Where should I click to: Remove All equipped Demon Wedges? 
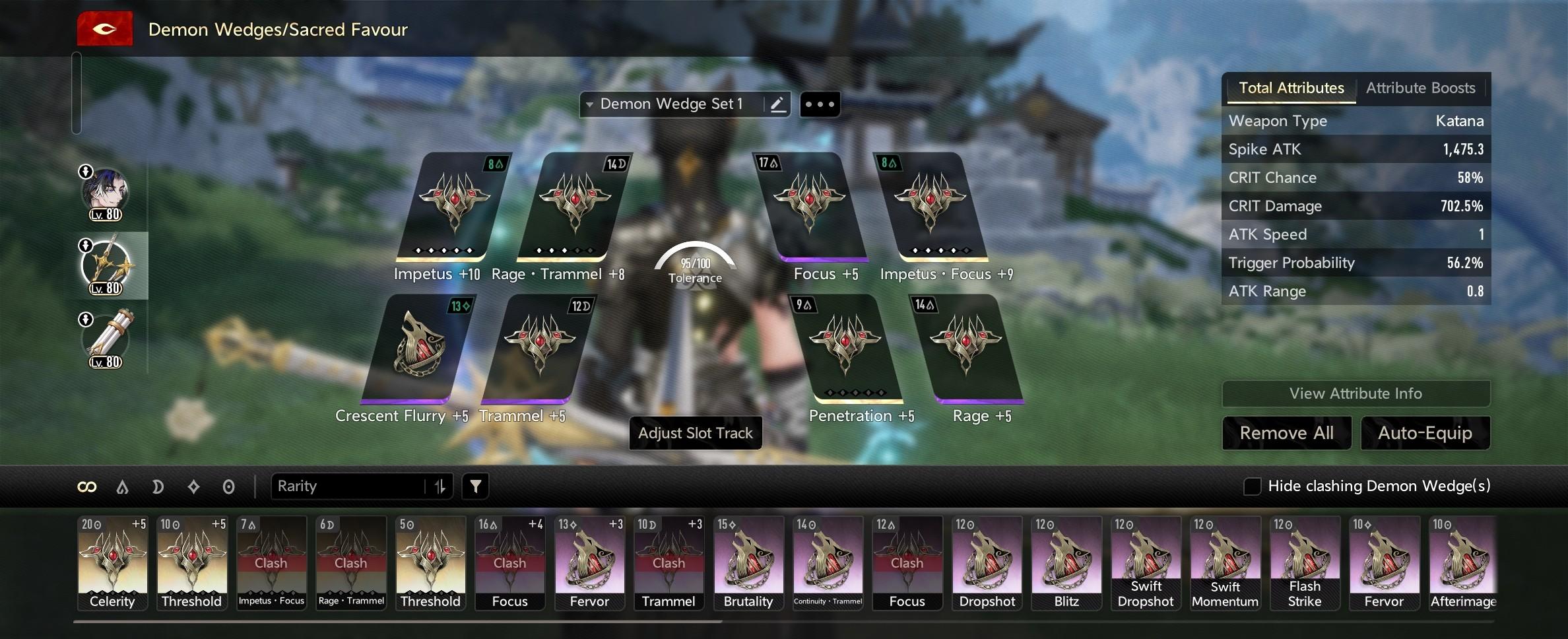1286,433
